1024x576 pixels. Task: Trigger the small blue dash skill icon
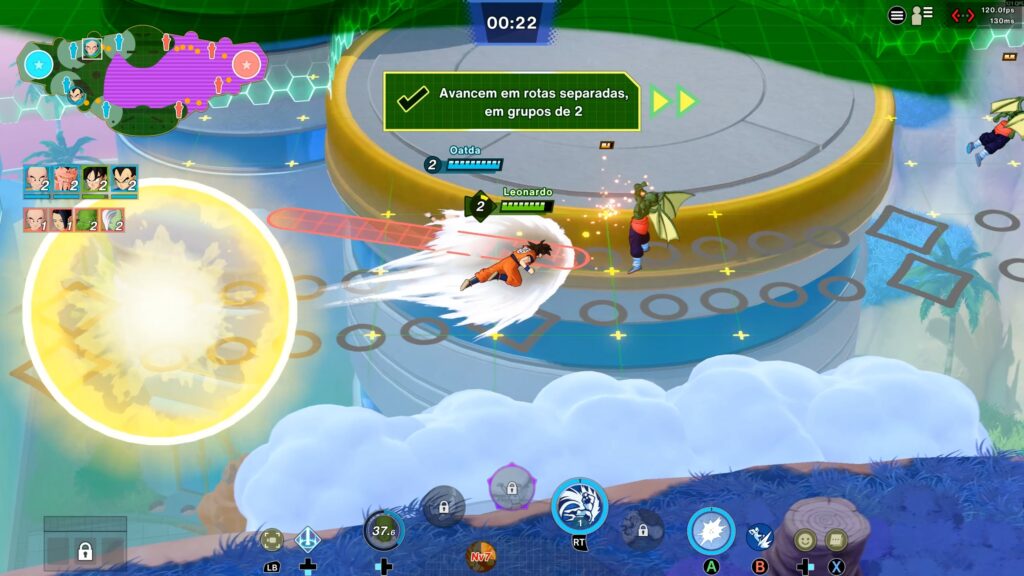759,538
